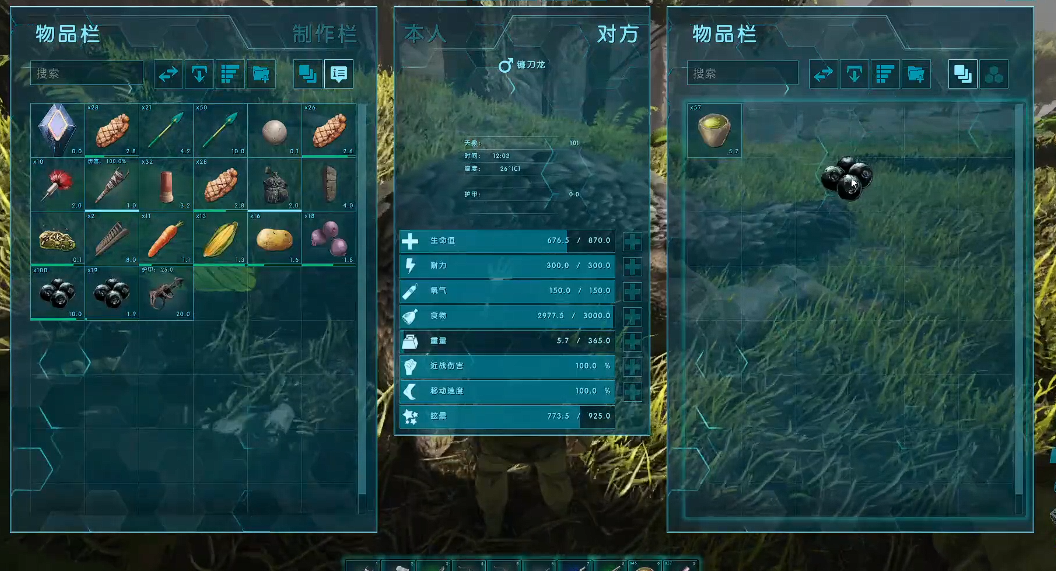
Task: Toggle the item tooltip speech-bubble button
Action: 339,74
